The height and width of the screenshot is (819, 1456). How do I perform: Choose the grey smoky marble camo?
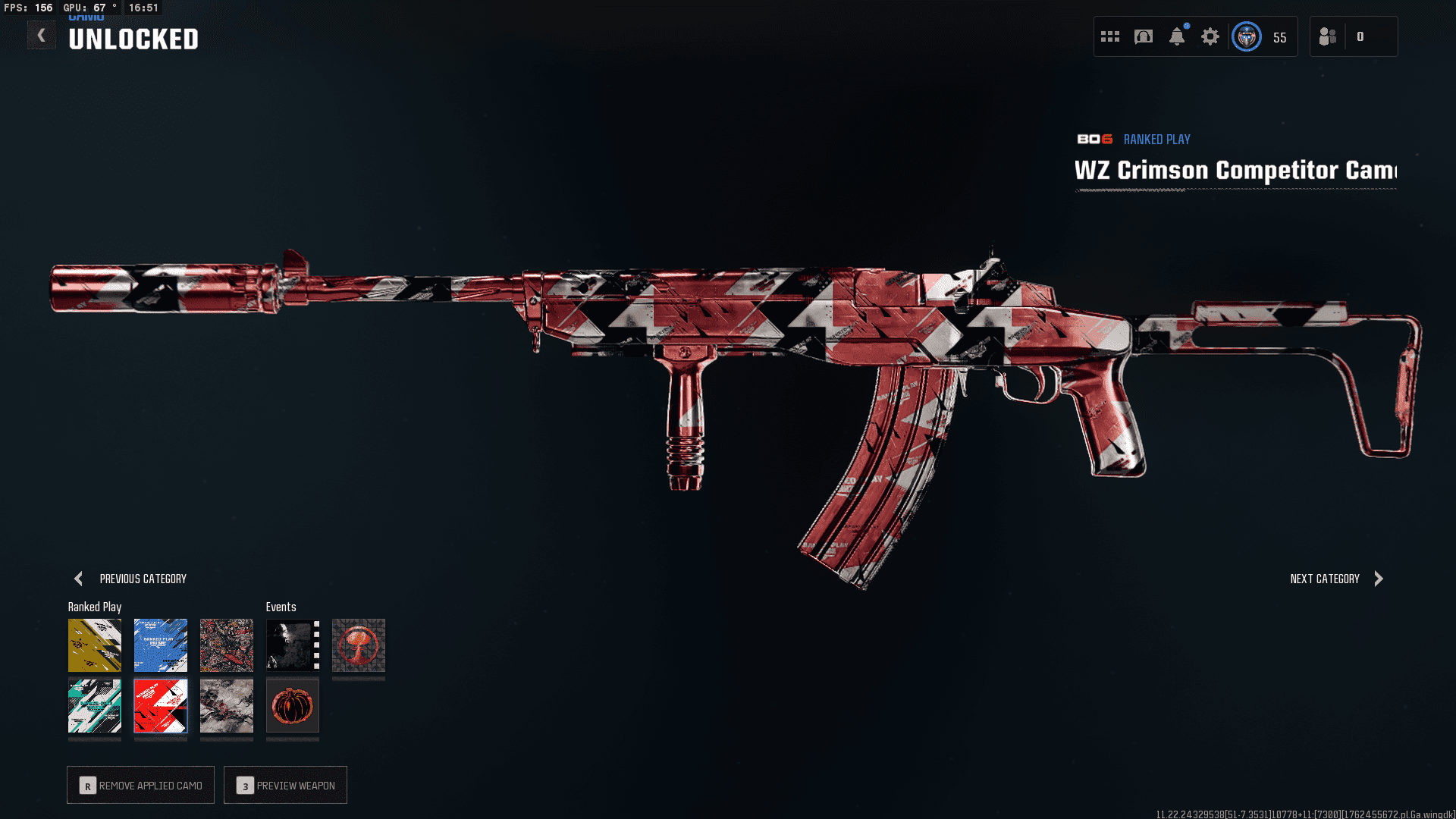point(227,706)
